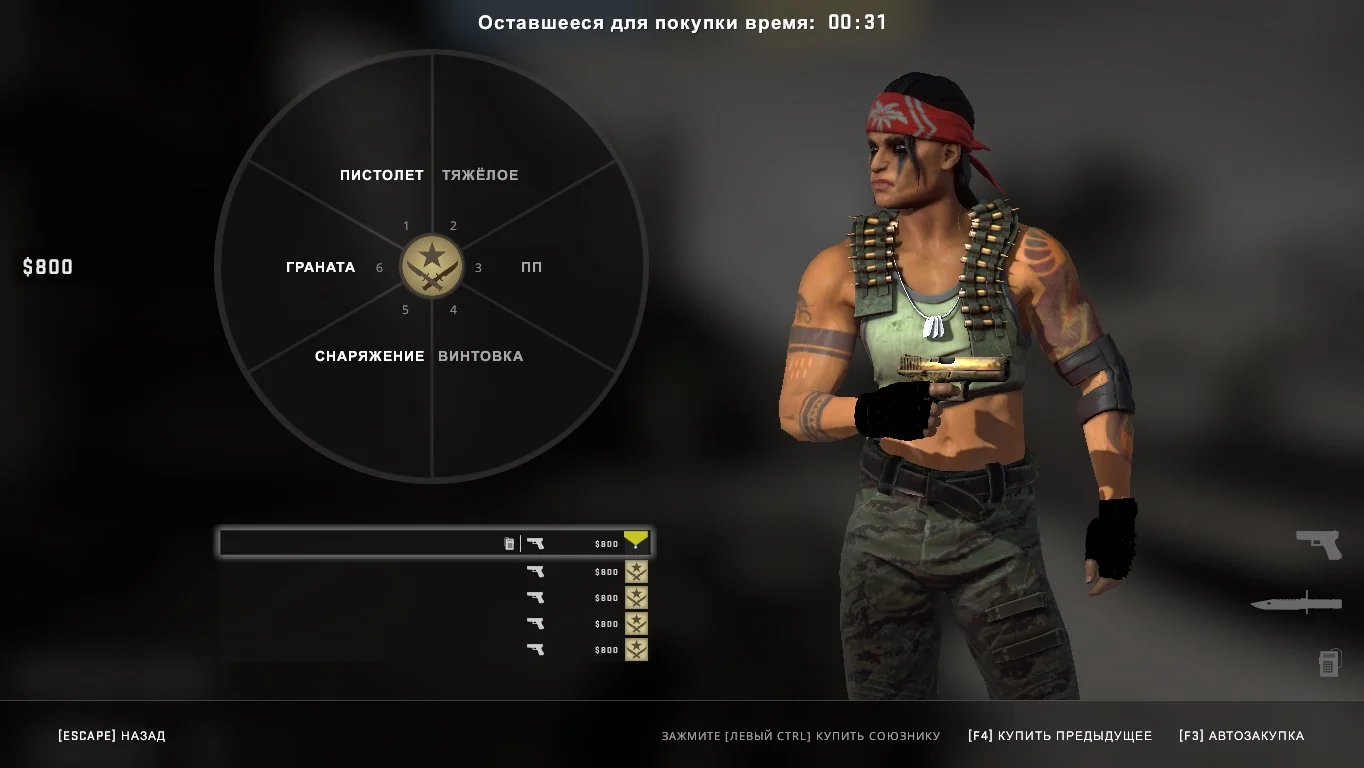Click the АВТОЗАКУПКА auto-buy button

tap(1241, 736)
